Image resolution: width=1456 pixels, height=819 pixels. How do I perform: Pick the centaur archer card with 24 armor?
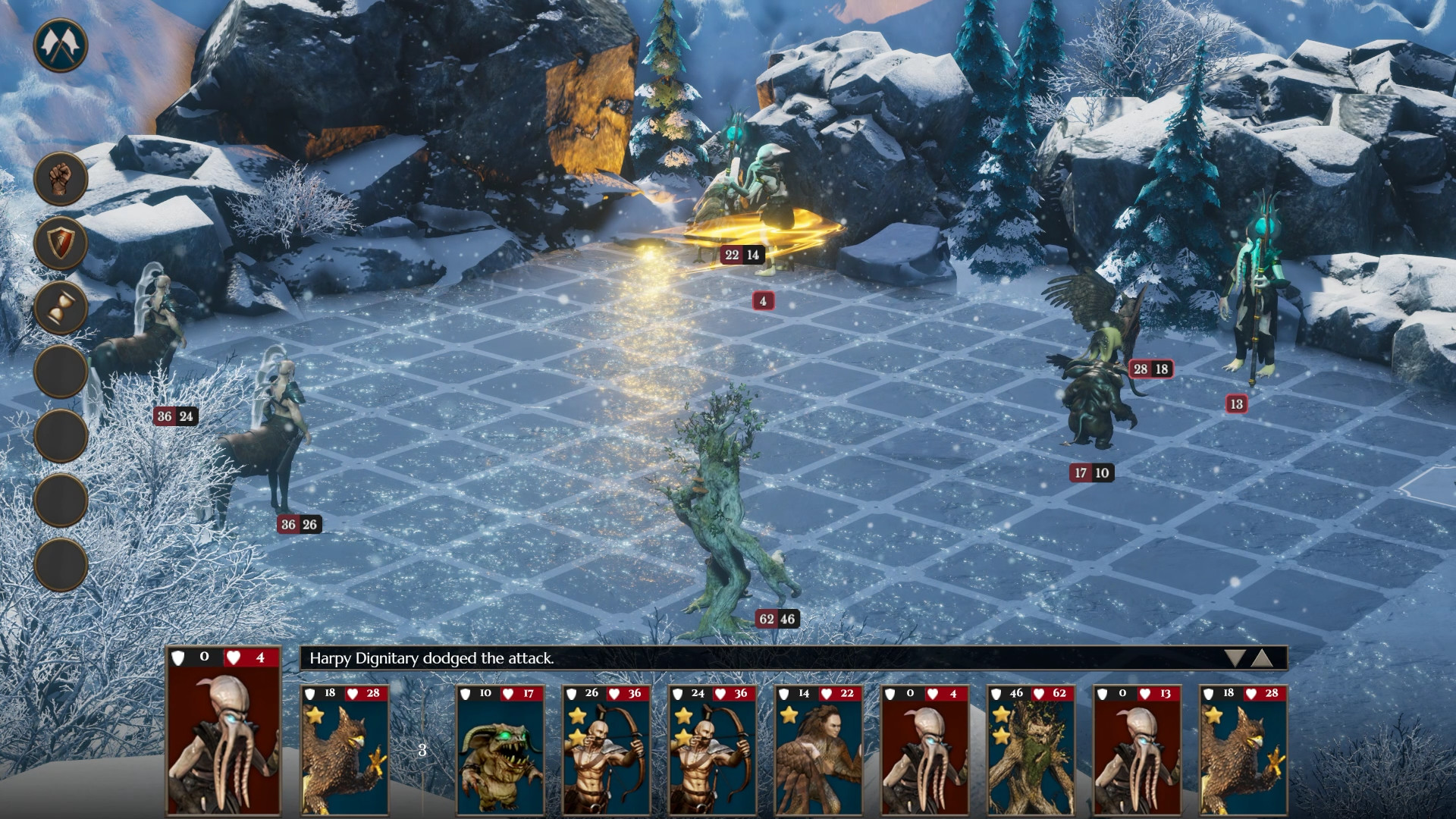(712, 751)
